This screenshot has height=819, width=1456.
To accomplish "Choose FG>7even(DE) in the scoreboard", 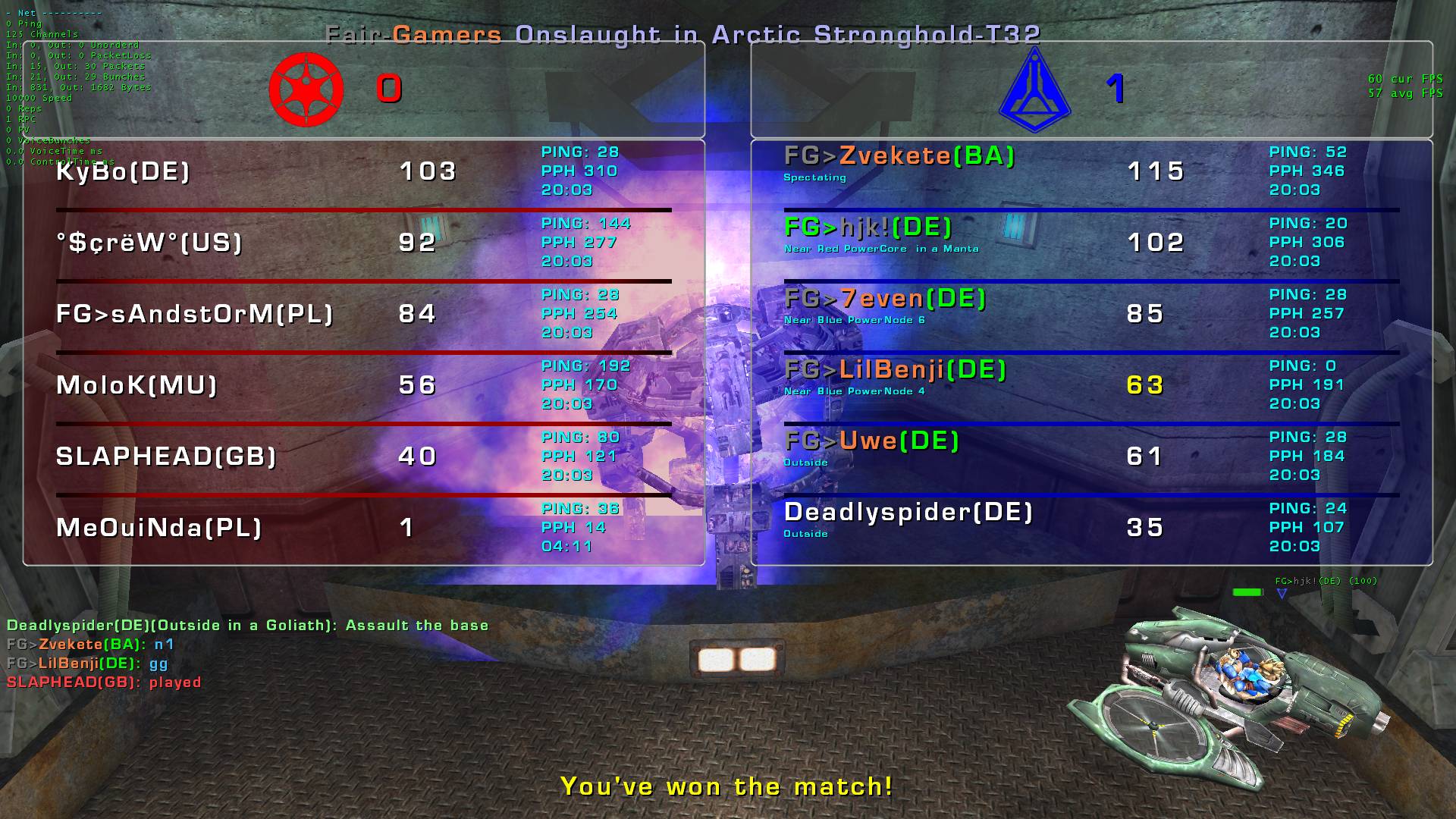I will tap(884, 299).
